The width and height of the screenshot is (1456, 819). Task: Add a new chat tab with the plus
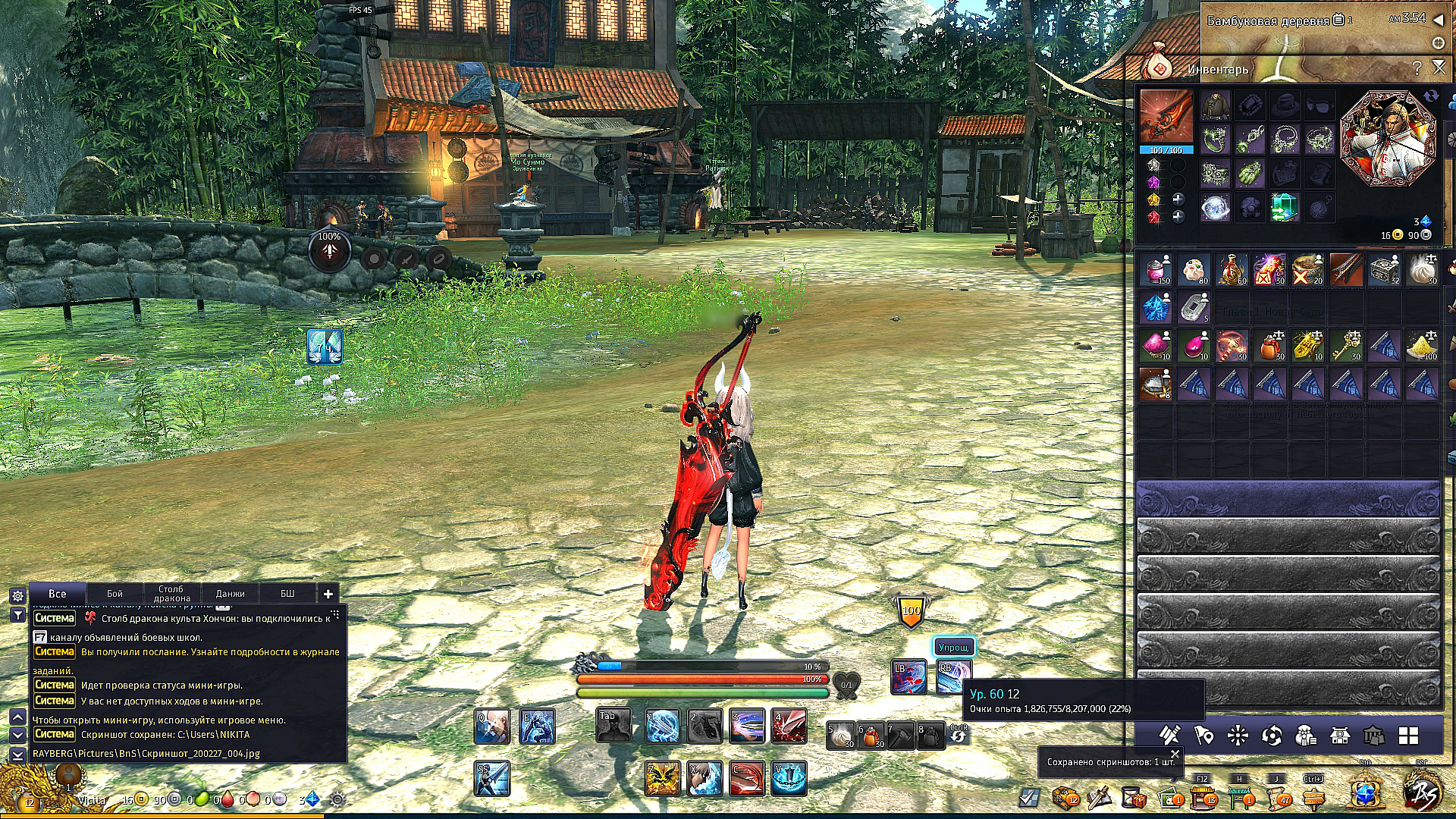pos(328,594)
